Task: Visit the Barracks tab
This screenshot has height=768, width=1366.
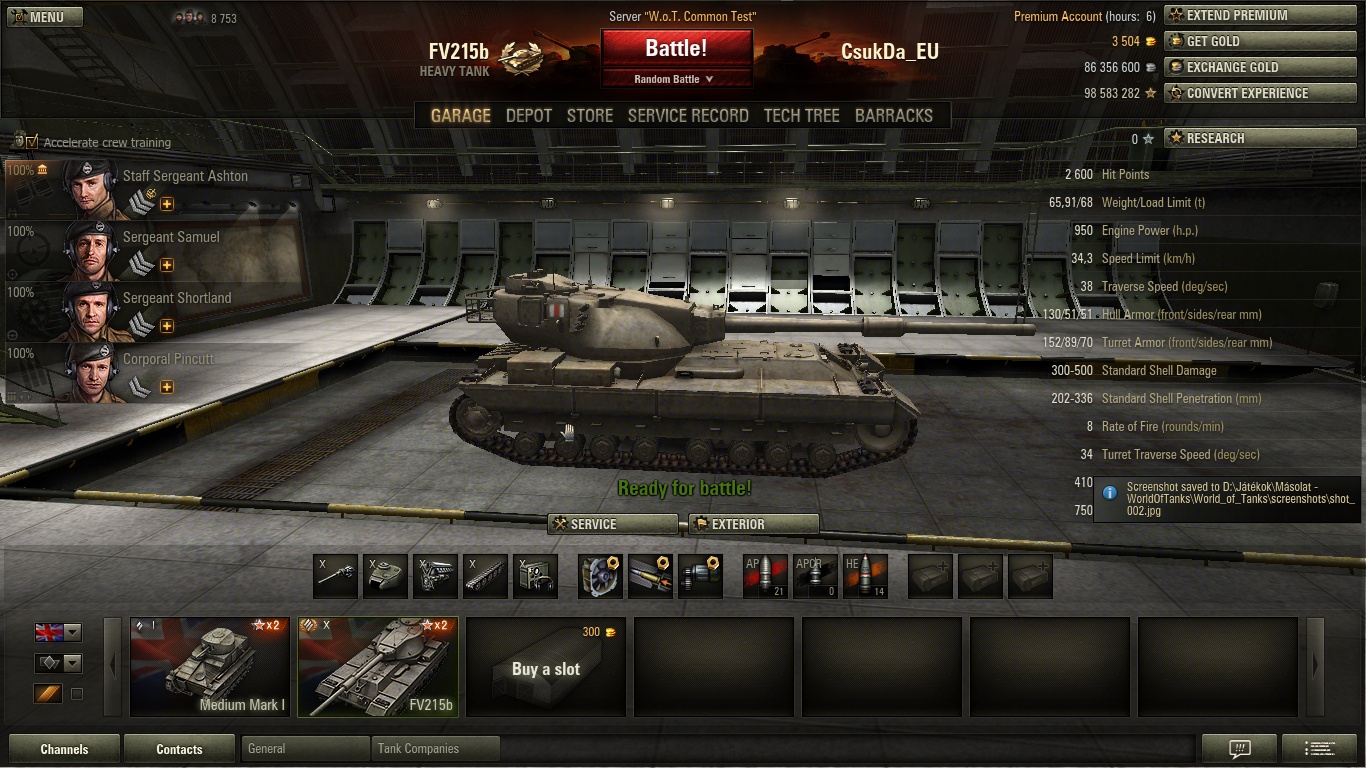Action: 893,116
